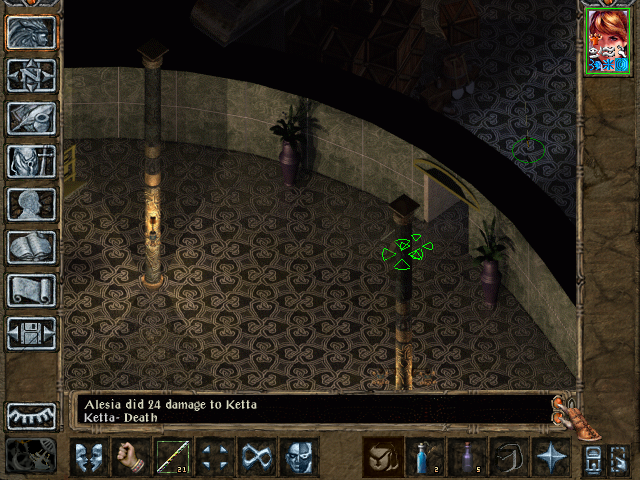
Task: Open the mage spellbook
Action: pyautogui.click(x=32, y=247)
